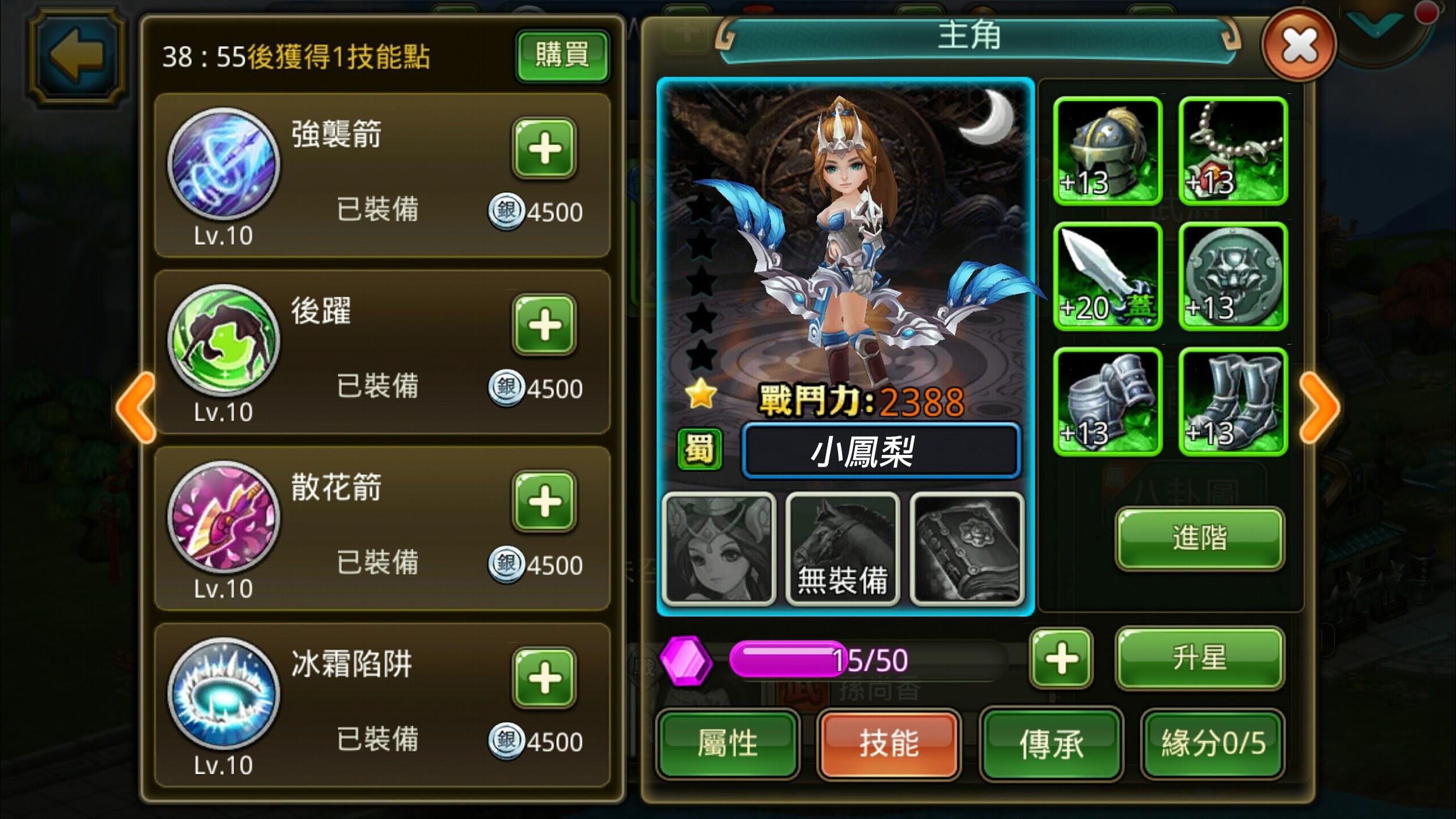Open the grayed-out wife companion slot
1456x819 pixels.
tap(719, 548)
